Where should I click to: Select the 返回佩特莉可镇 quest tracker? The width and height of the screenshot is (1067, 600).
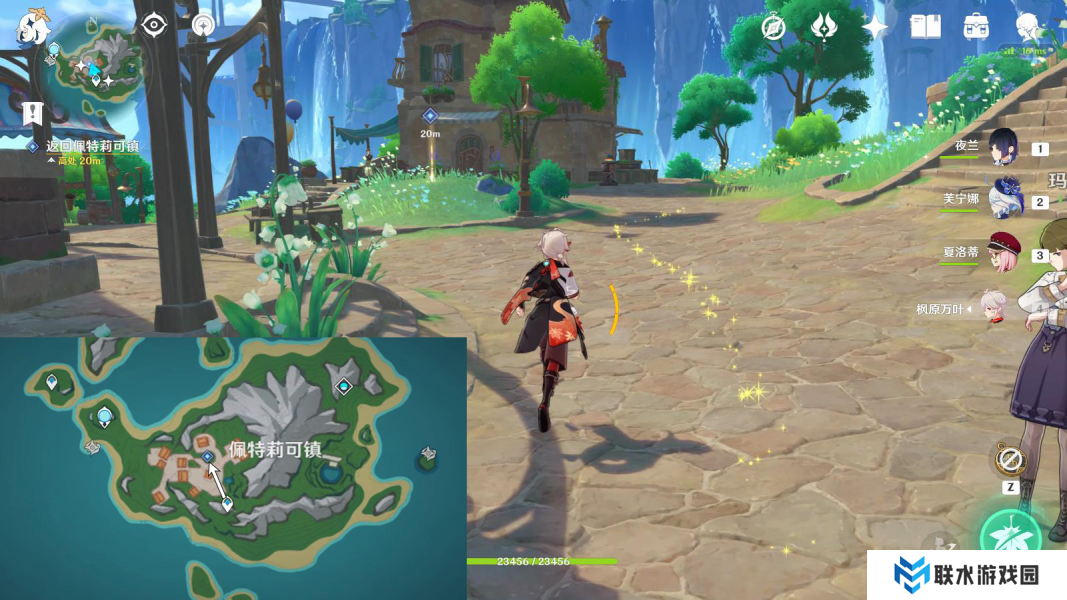[91, 146]
